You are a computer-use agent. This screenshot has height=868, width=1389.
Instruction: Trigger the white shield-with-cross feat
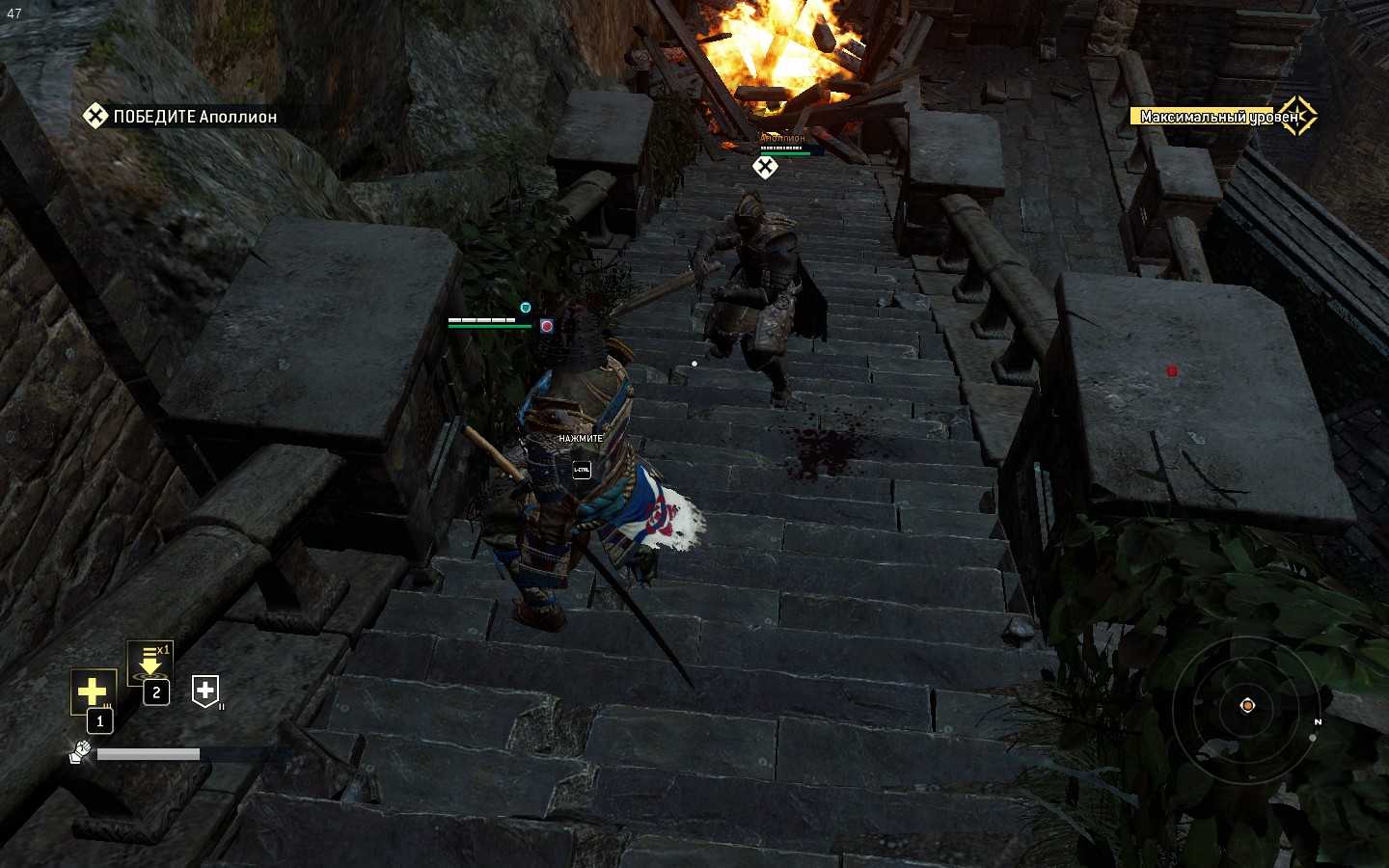click(205, 691)
